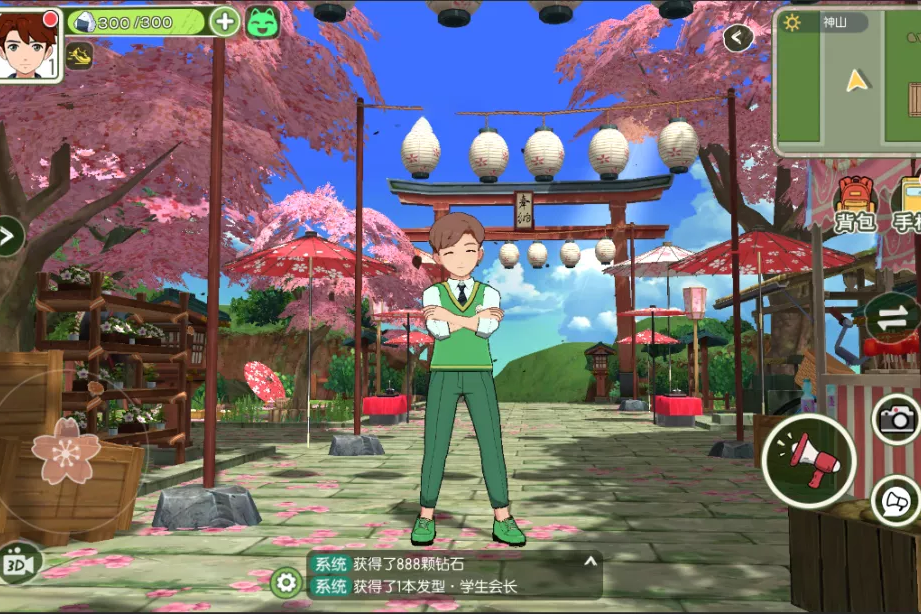The height and width of the screenshot is (614, 921).
Task: Toggle the 3D camera view button
Action: tap(20, 565)
